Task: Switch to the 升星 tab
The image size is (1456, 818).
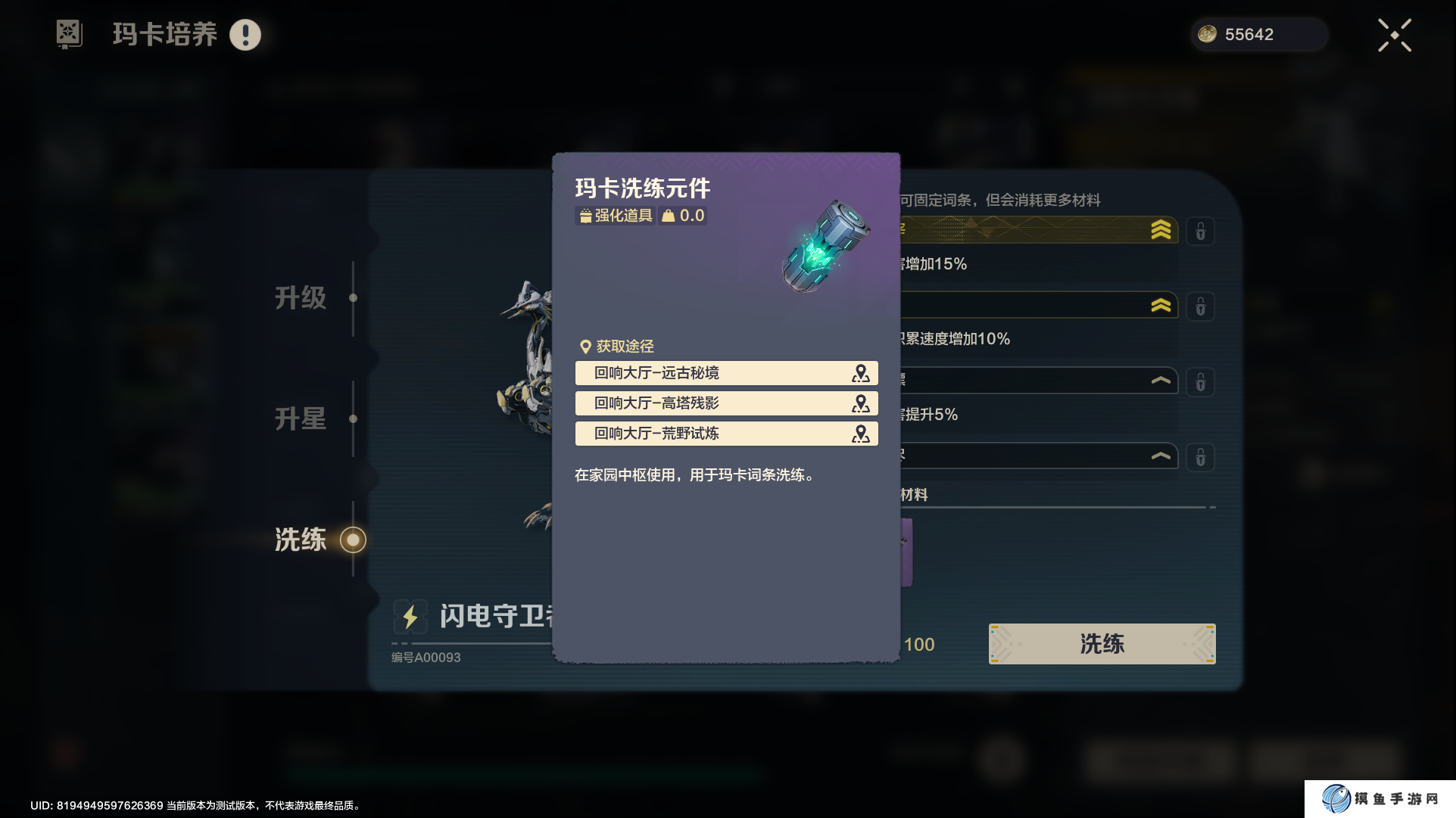Action: (x=301, y=418)
